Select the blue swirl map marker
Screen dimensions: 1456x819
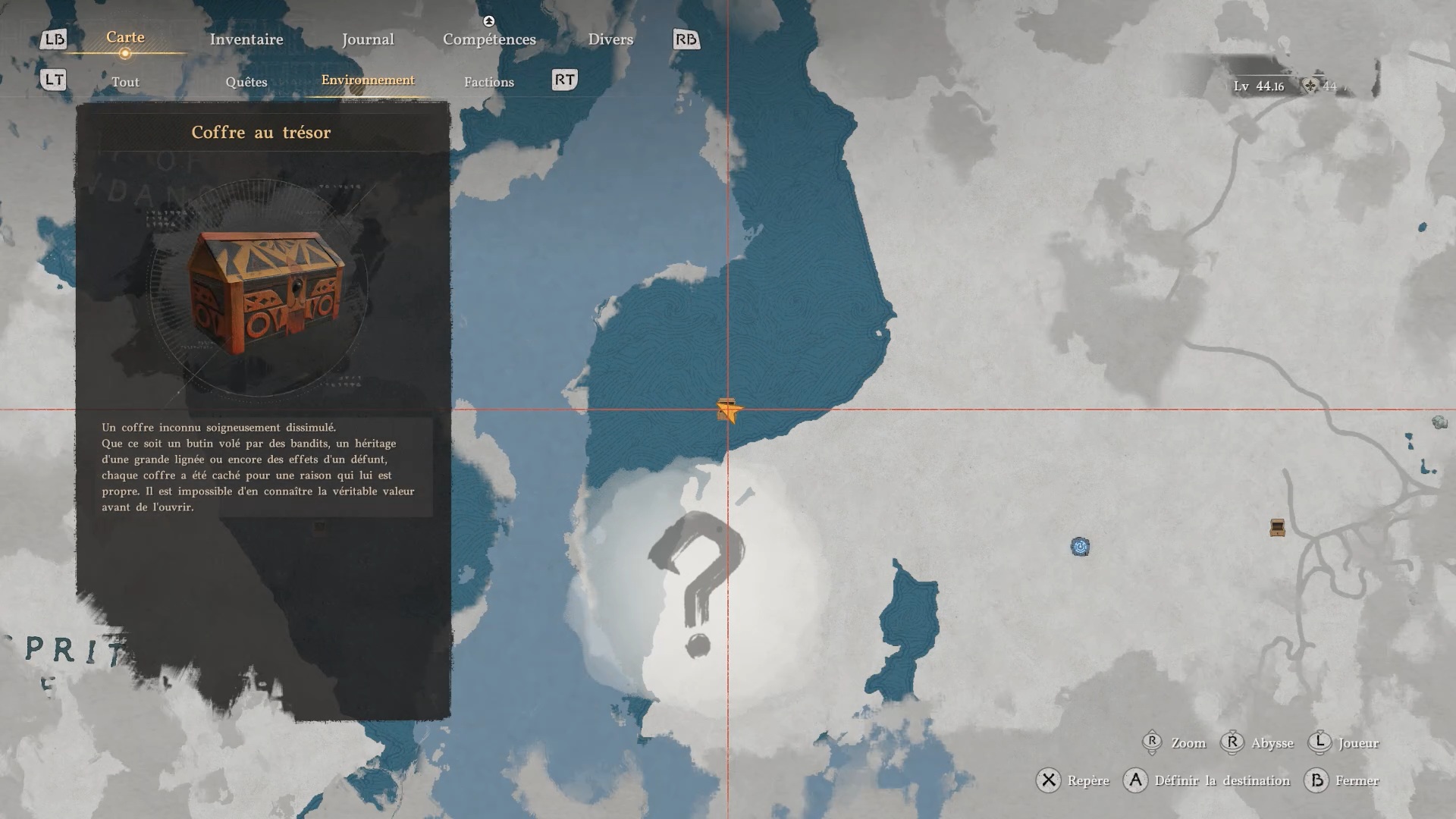[x=1080, y=546]
